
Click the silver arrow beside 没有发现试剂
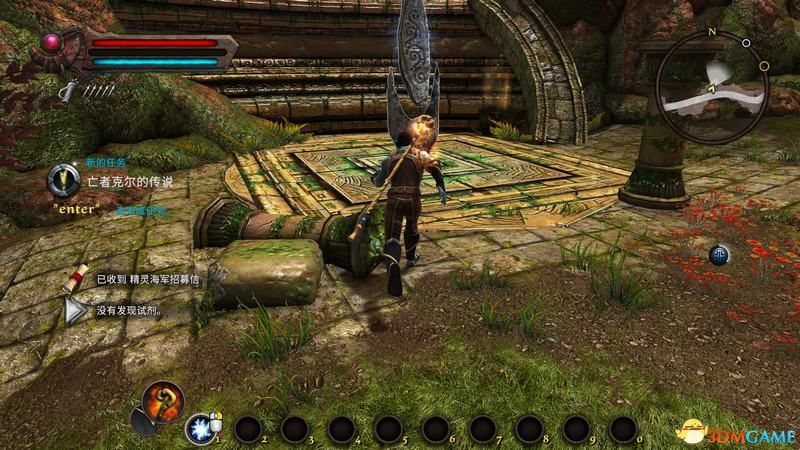75,311
